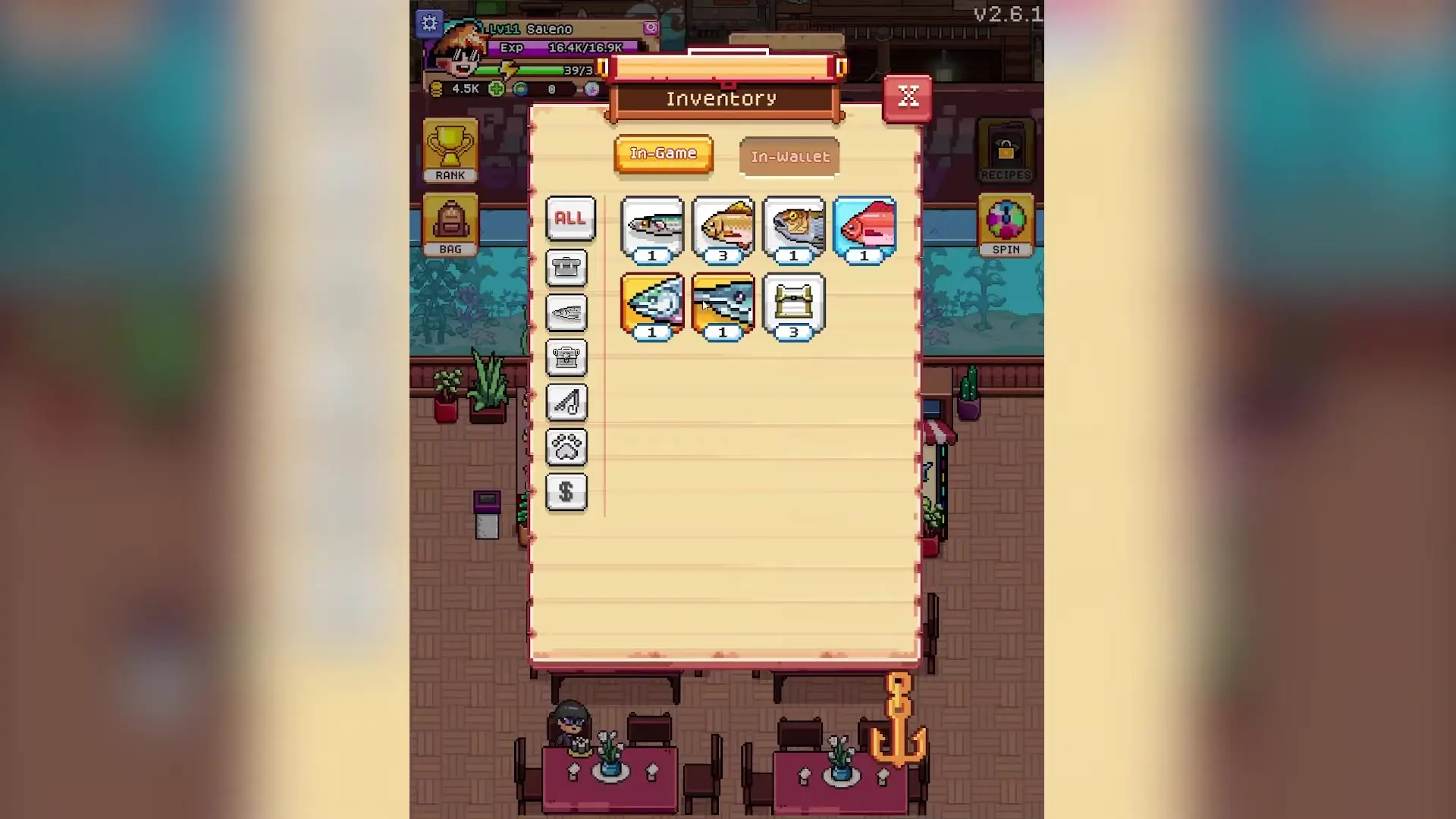
Task: Select the goldfish stack of 3
Action: (x=723, y=226)
